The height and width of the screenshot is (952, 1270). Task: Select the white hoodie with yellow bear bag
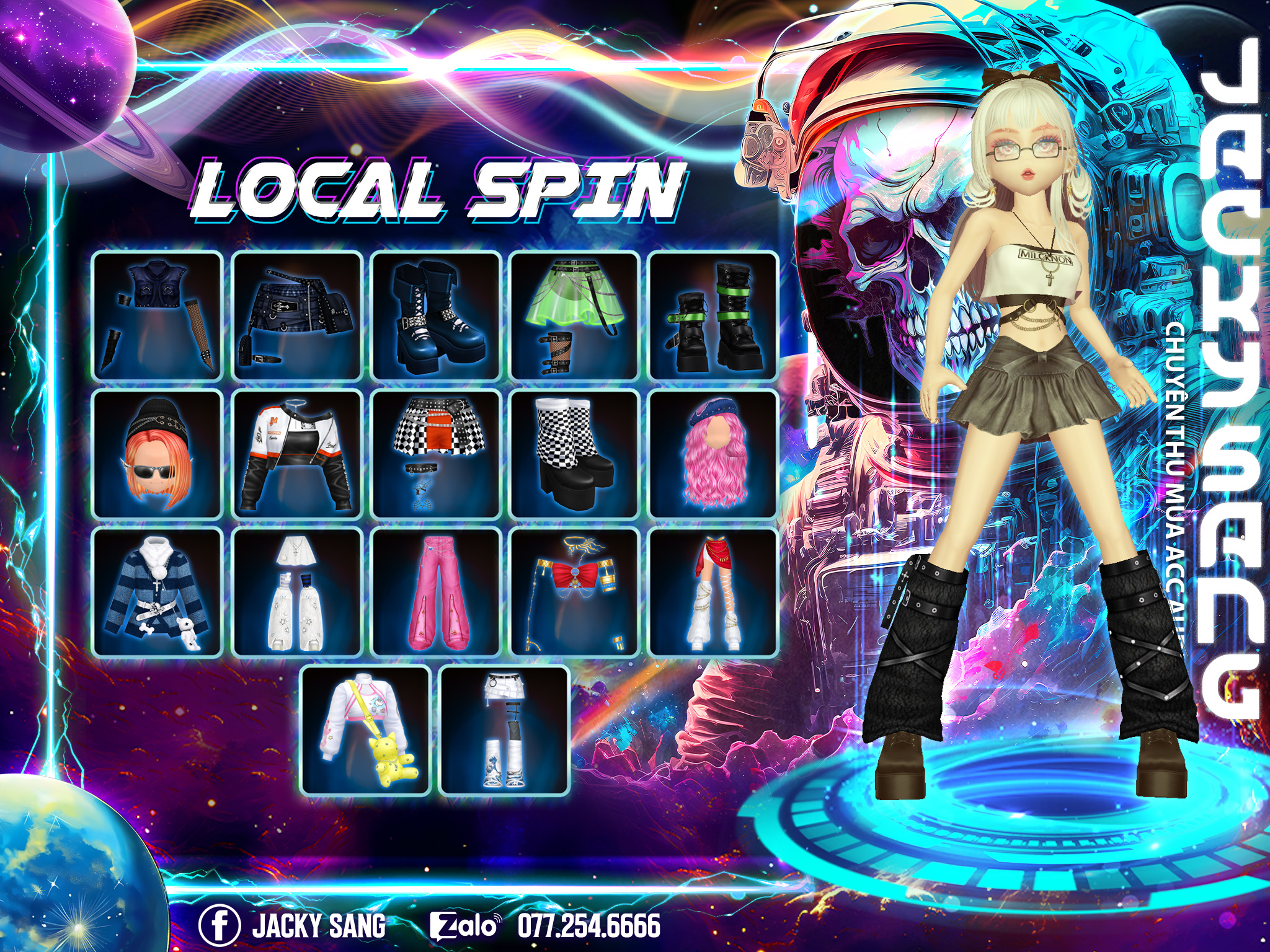click(366, 731)
